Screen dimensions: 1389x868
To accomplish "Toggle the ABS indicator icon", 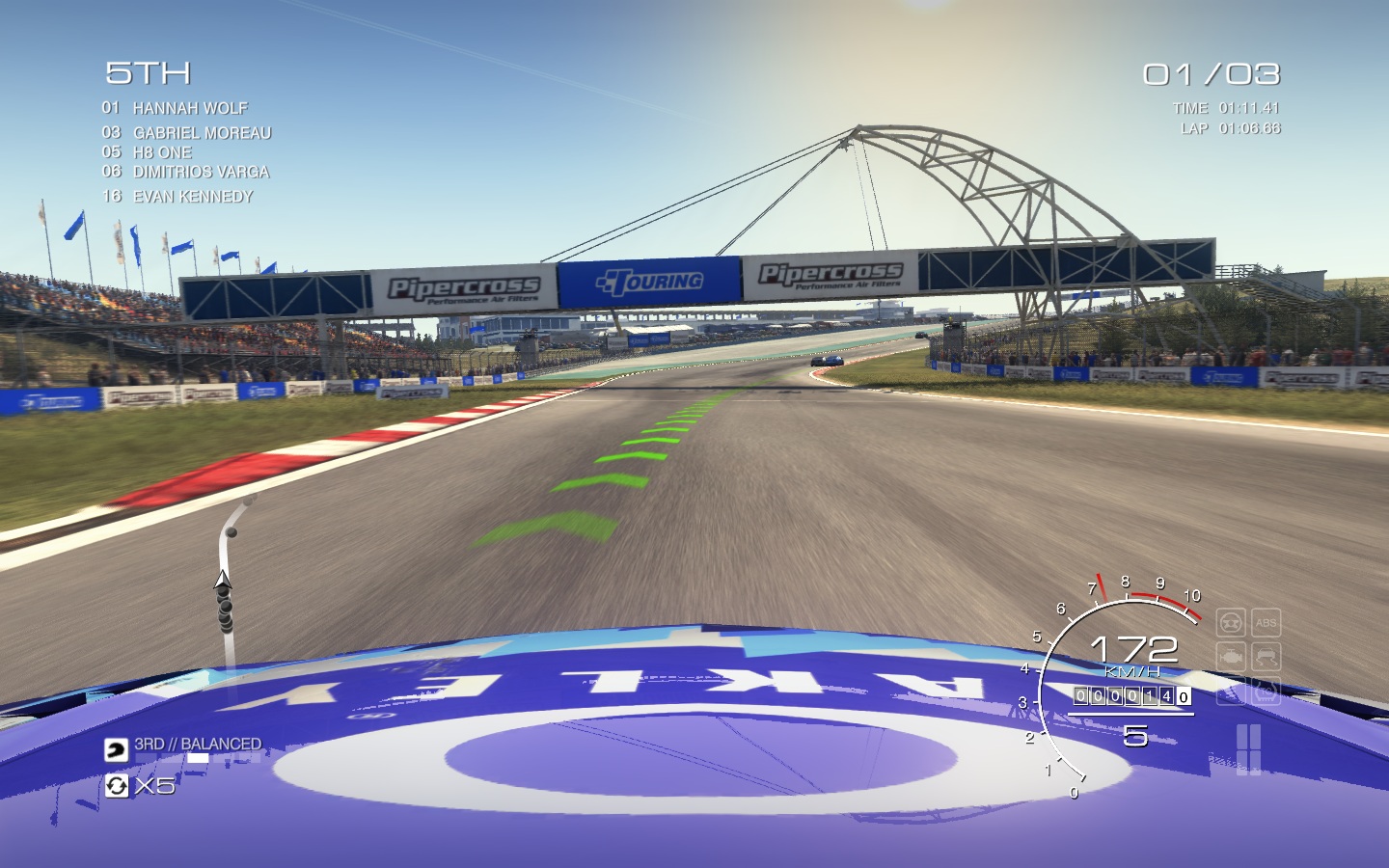I will [1266, 623].
